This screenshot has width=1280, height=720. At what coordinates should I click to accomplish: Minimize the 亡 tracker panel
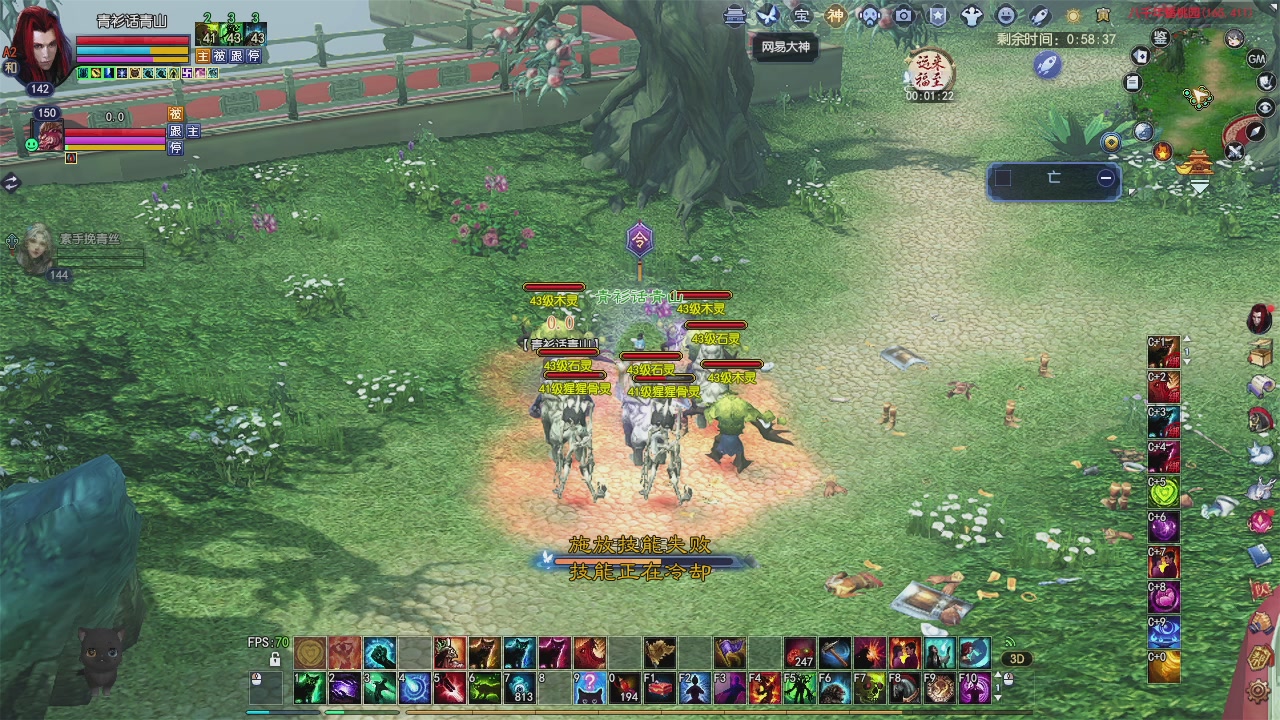pyautogui.click(x=1106, y=178)
